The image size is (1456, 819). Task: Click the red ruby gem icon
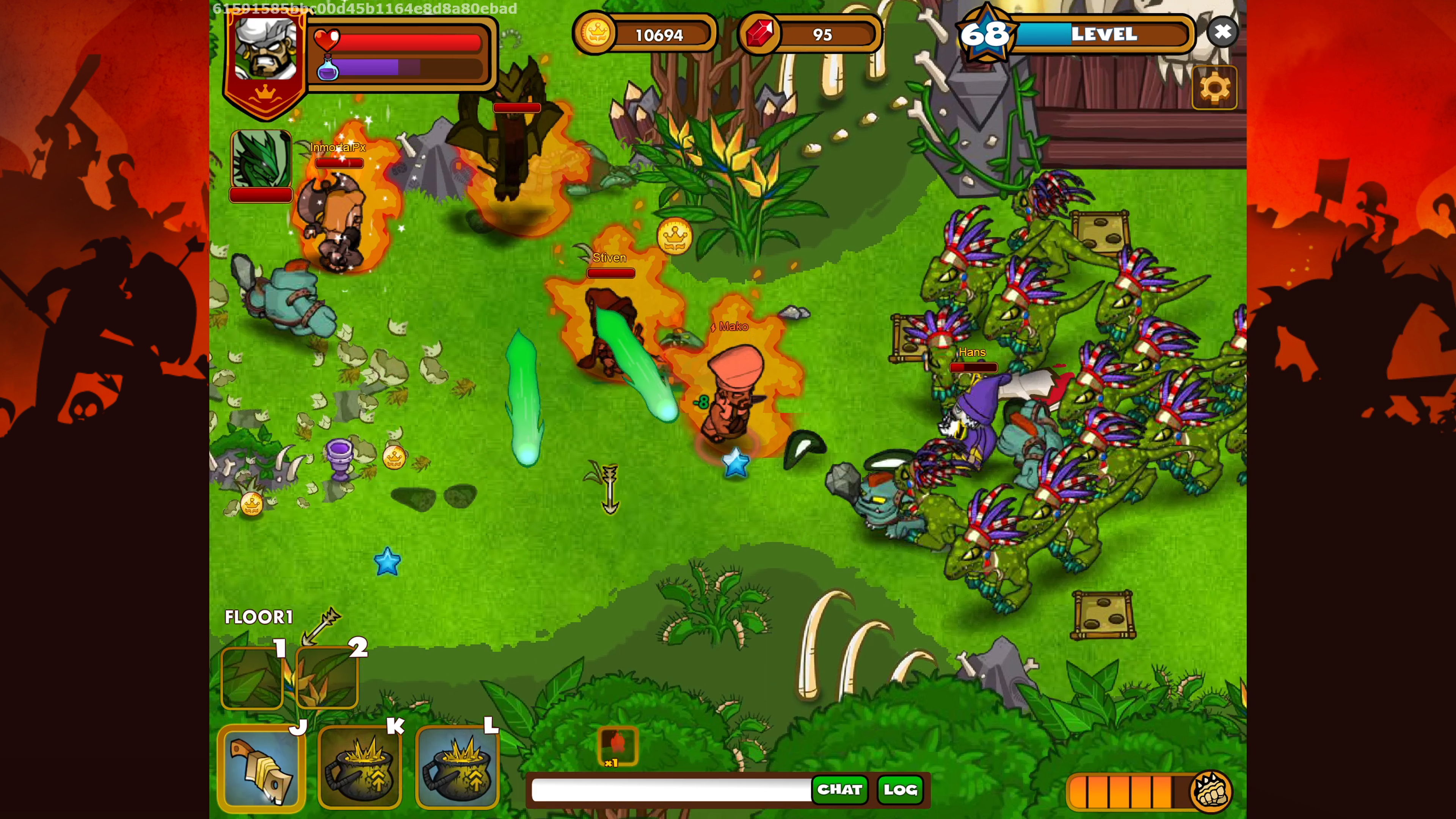pos(759,33)
